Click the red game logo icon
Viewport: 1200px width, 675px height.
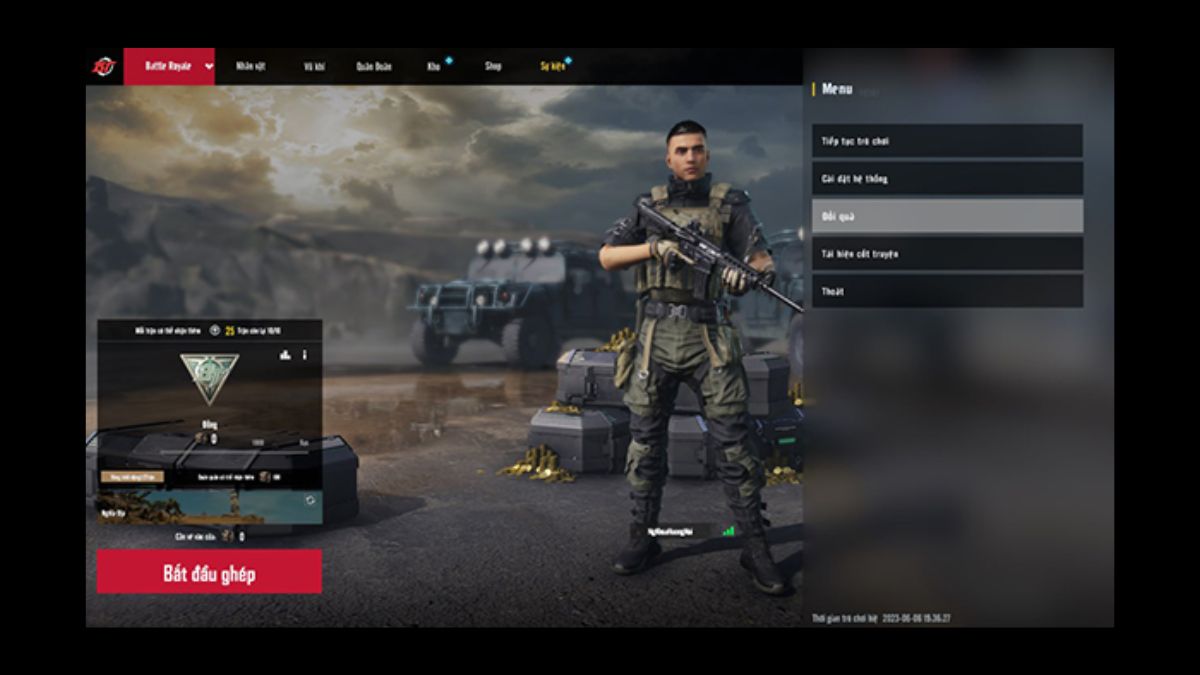(104, 66)
